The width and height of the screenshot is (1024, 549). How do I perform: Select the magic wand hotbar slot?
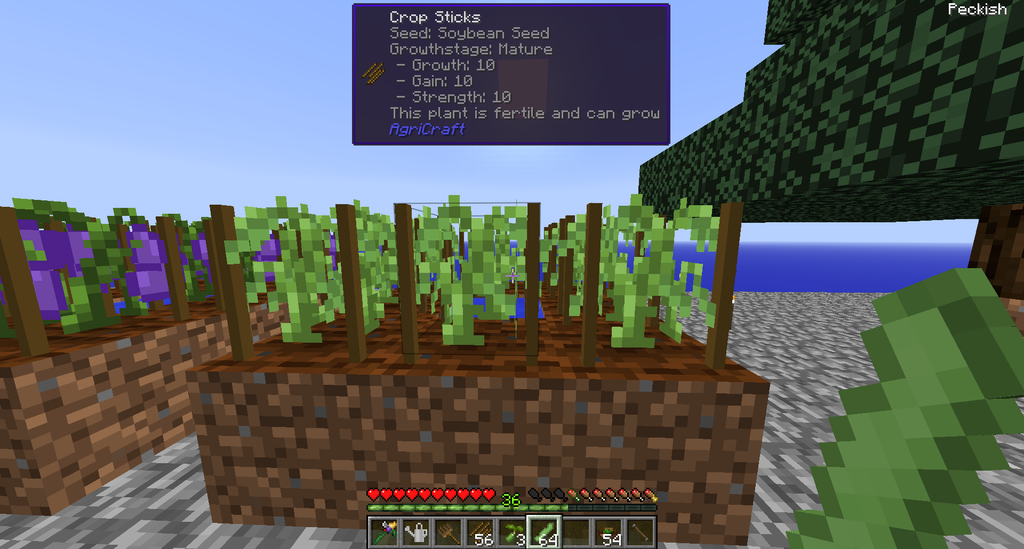(x=383, y=532)
